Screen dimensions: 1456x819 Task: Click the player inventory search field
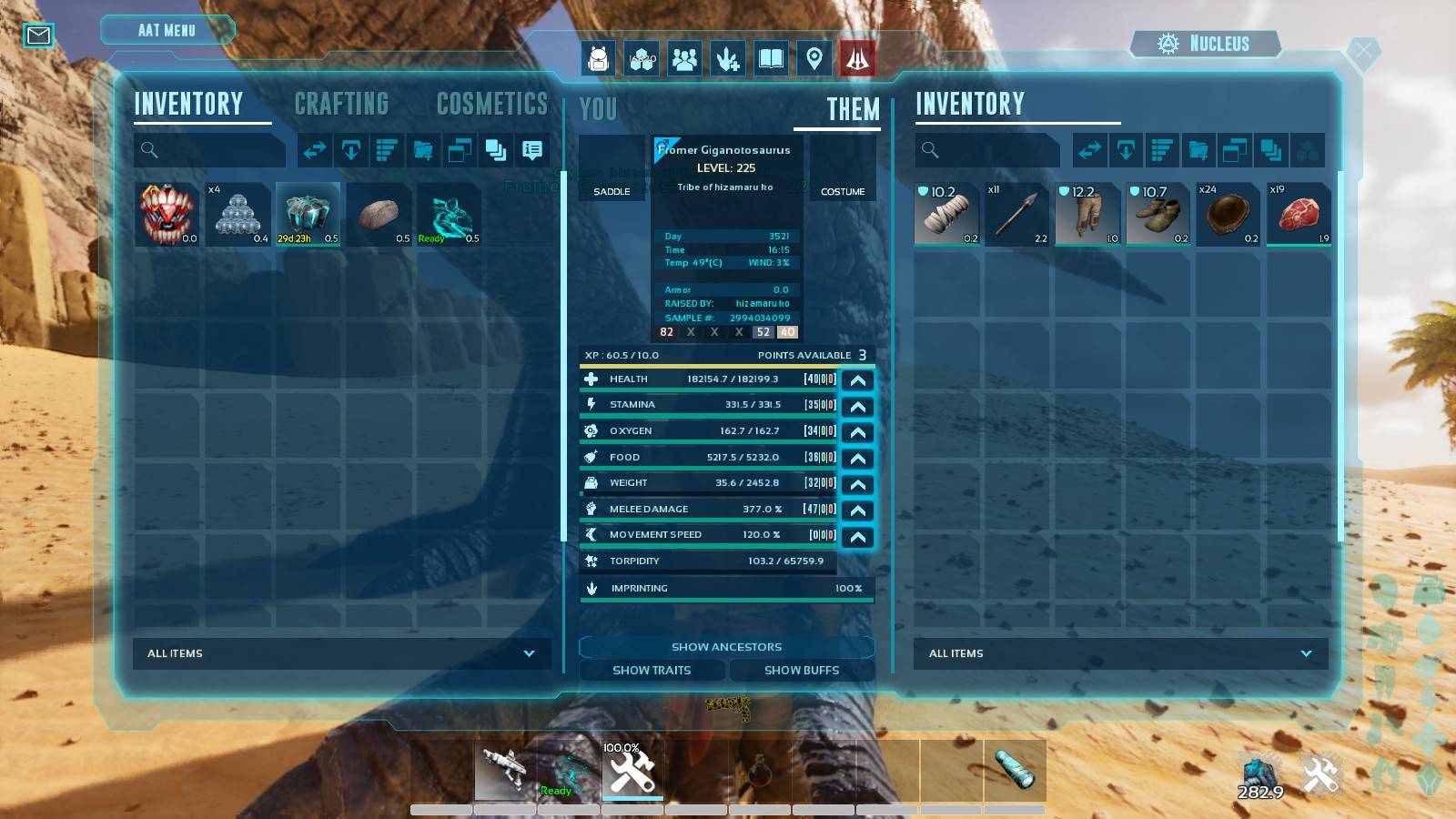coord(210,150)
